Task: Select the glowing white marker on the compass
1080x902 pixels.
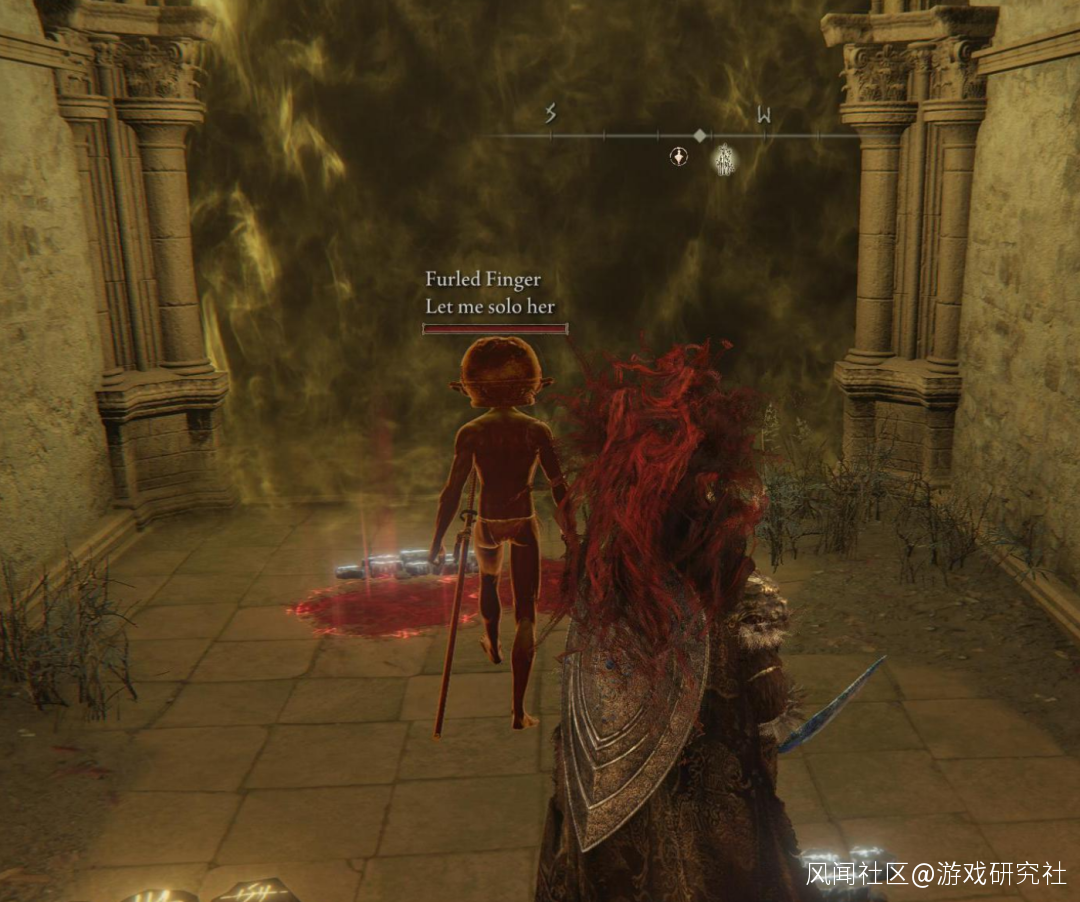Action: point(723,159)
